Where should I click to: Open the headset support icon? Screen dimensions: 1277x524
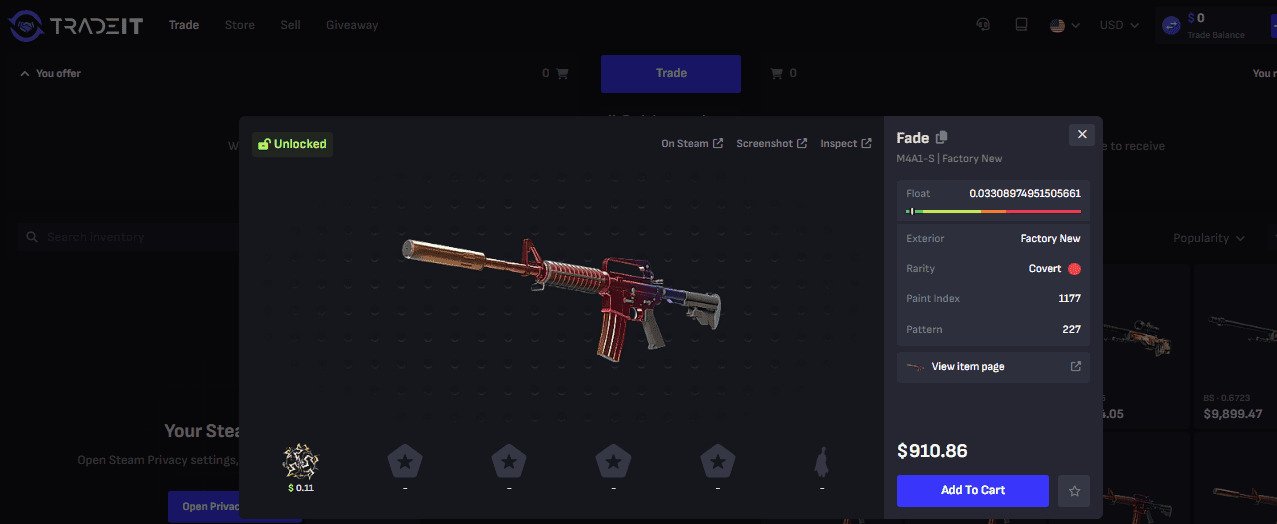tap(983, 25)
